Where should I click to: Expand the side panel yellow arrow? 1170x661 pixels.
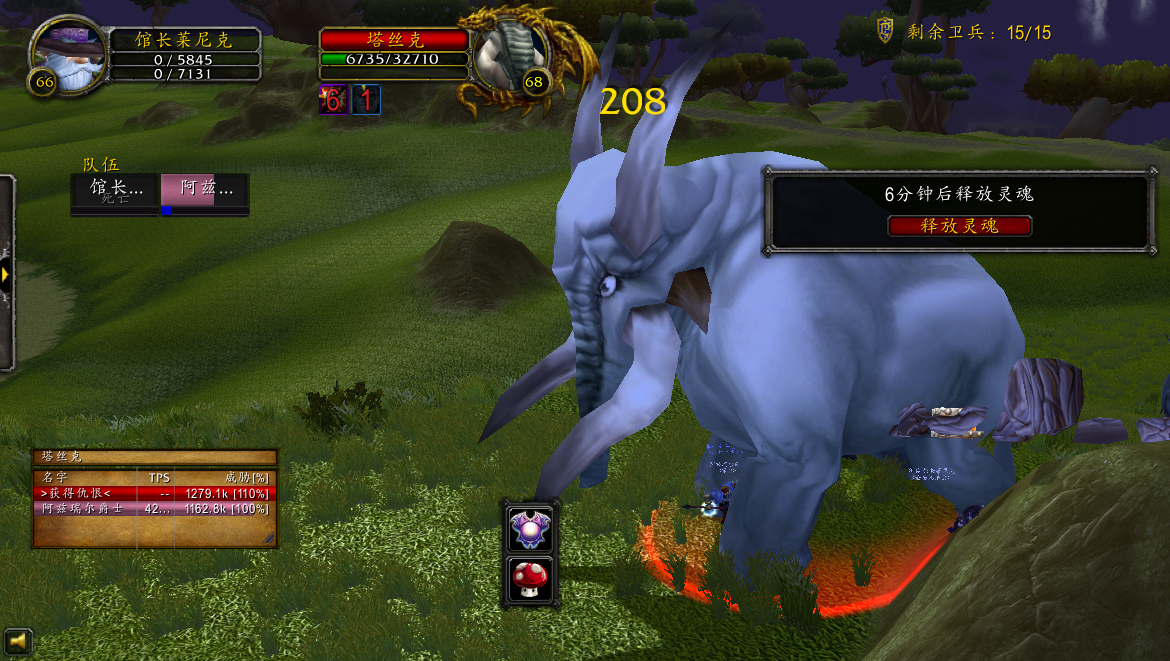point(5,274)
